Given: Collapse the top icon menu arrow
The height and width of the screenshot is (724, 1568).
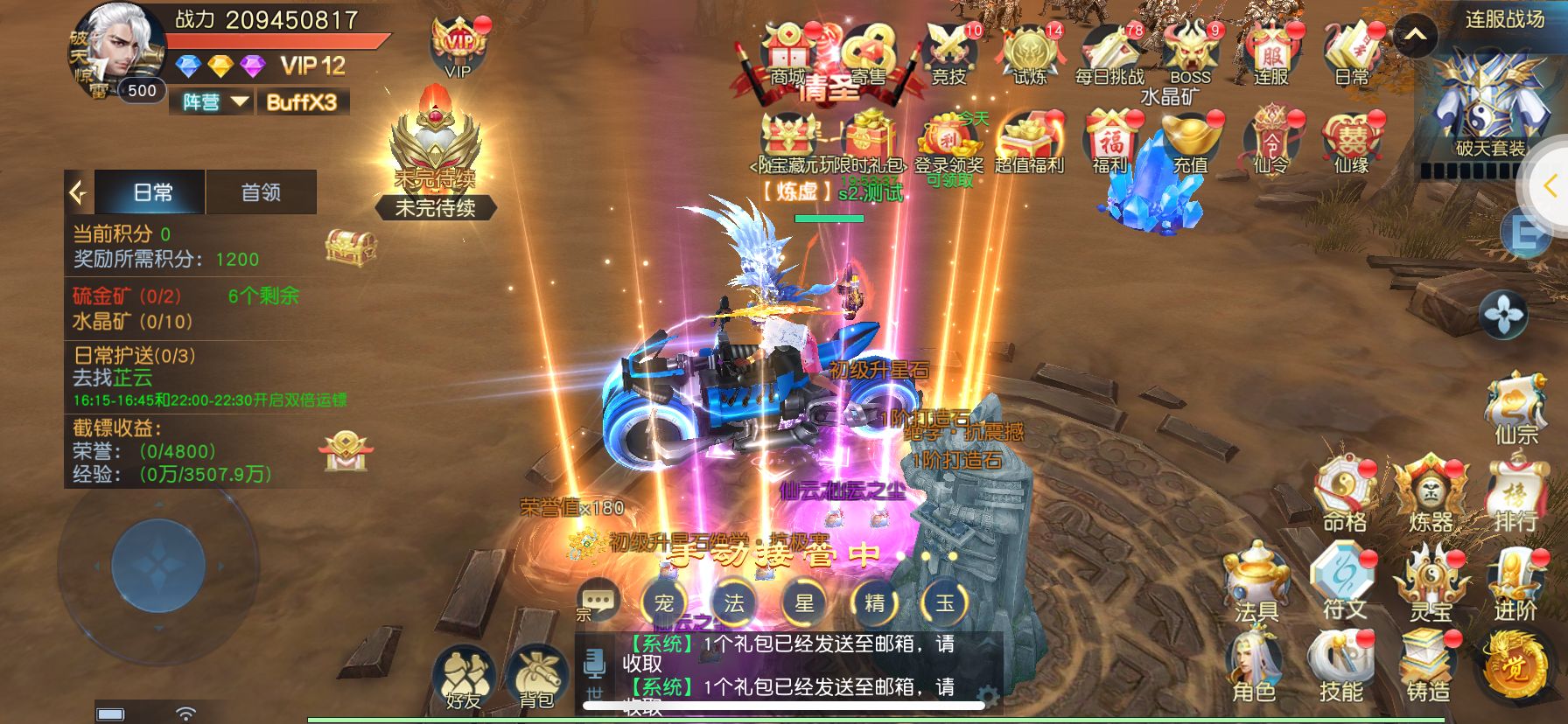Looking at the screenshot, I should click(1415, 37).
